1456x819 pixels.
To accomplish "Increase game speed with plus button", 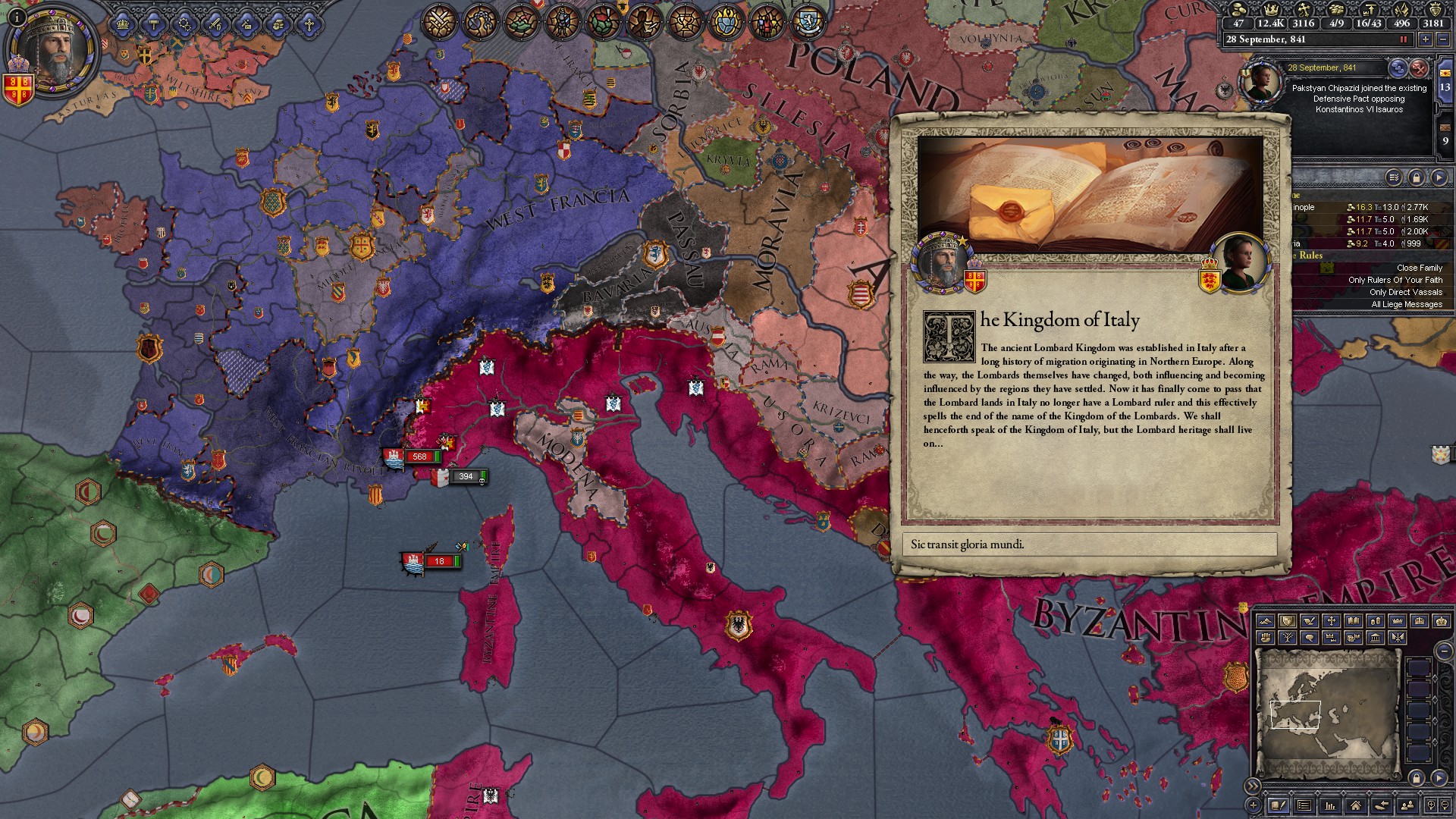I will tap(1426, 39).
